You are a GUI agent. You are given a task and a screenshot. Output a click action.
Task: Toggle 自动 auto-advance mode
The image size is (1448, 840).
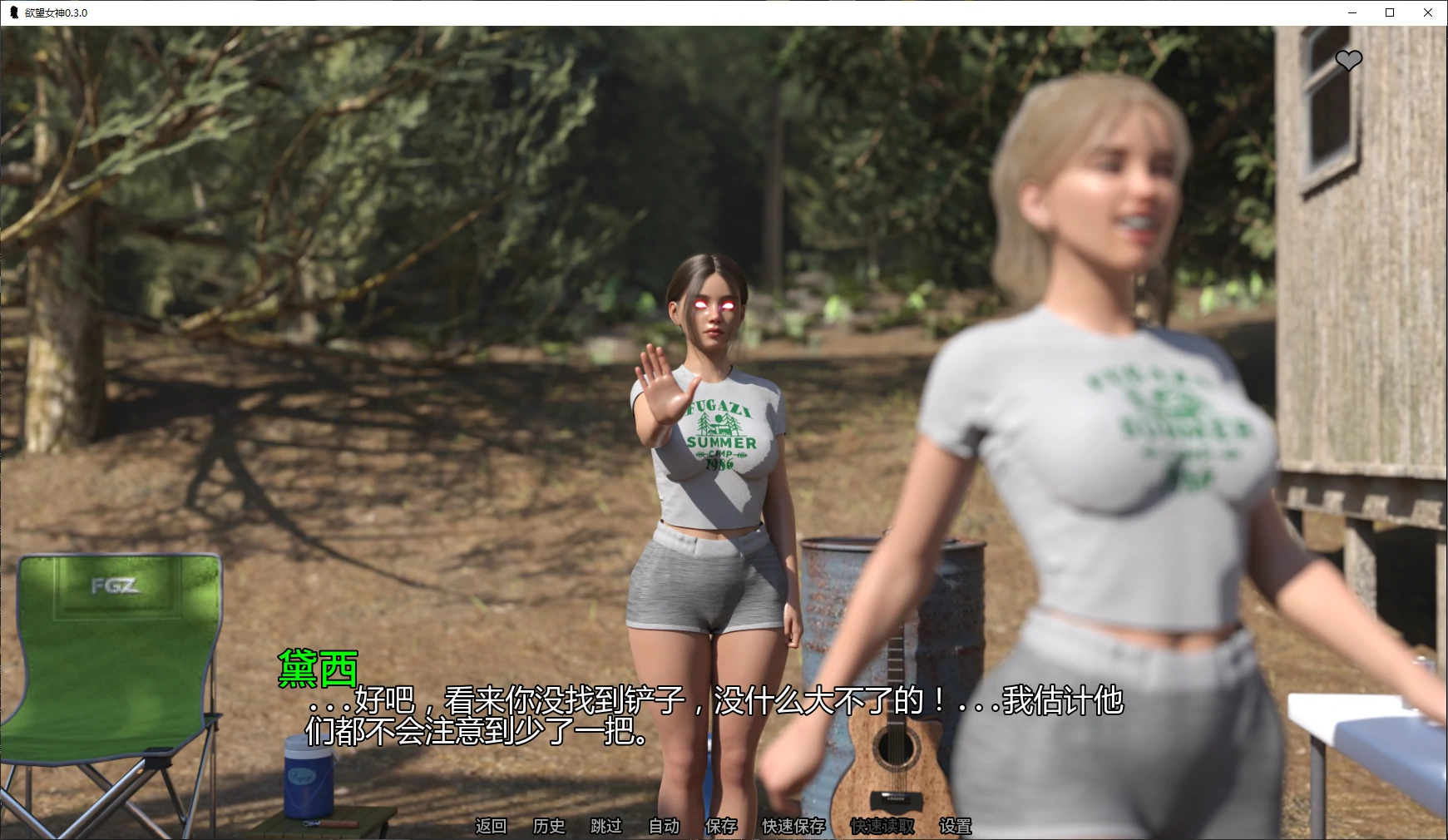point(664,826)
